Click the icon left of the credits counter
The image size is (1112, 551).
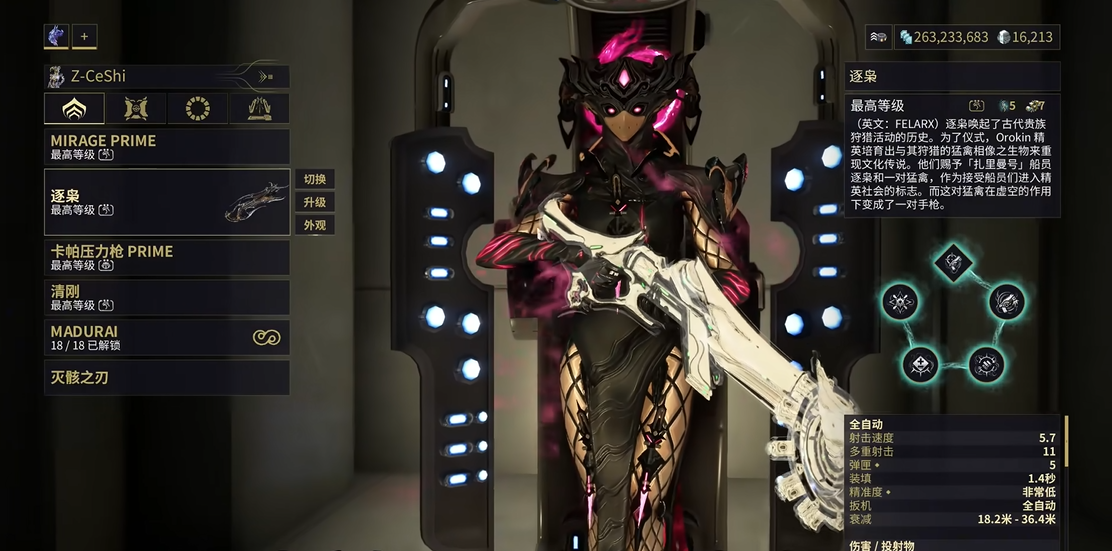click(878, 37)
